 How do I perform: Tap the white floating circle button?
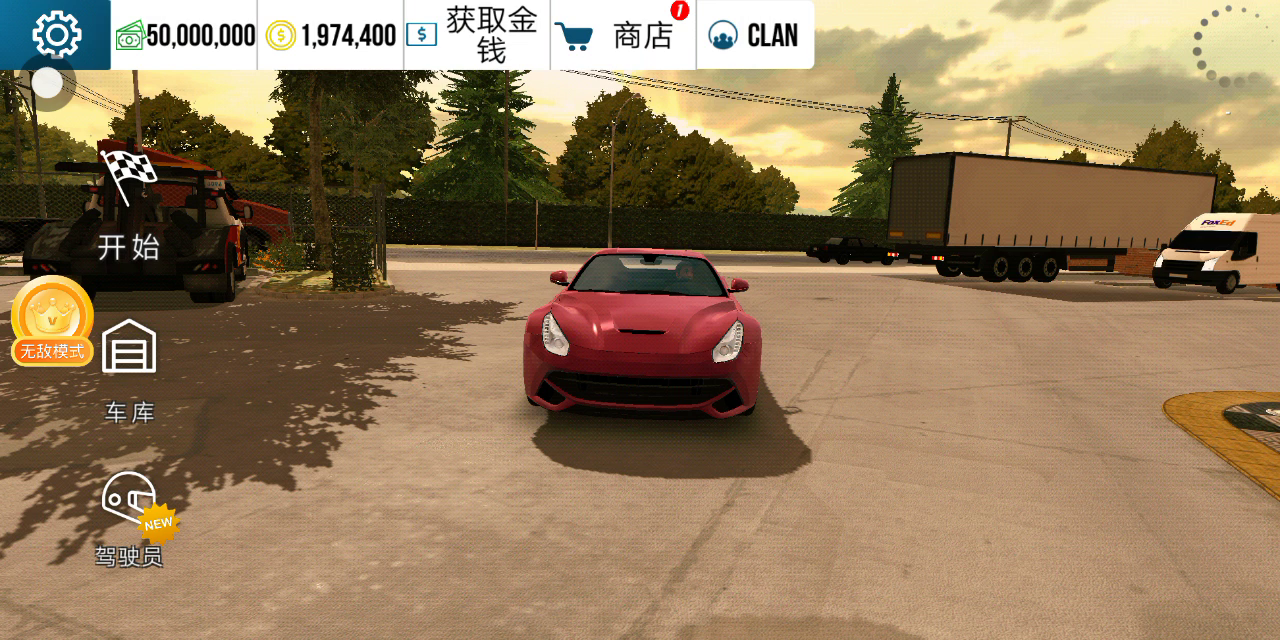47,83
